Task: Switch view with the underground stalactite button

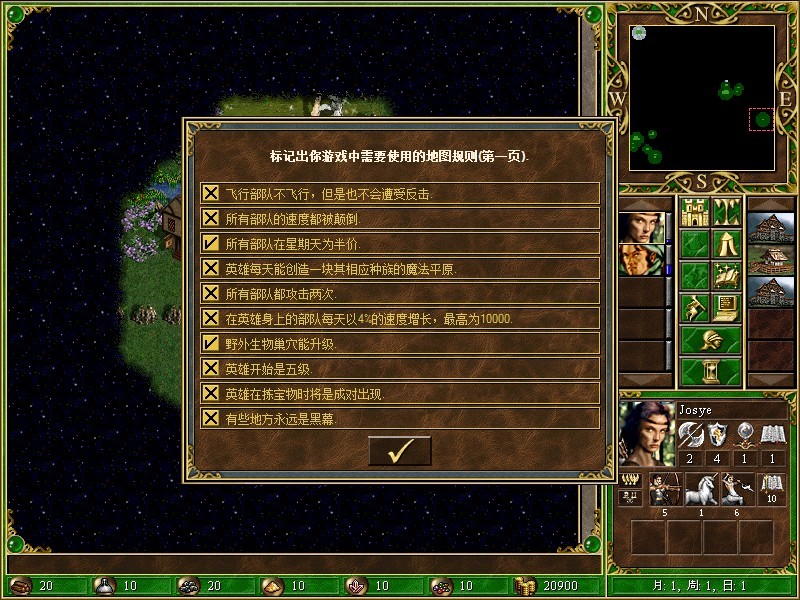Action: point(726,212)
